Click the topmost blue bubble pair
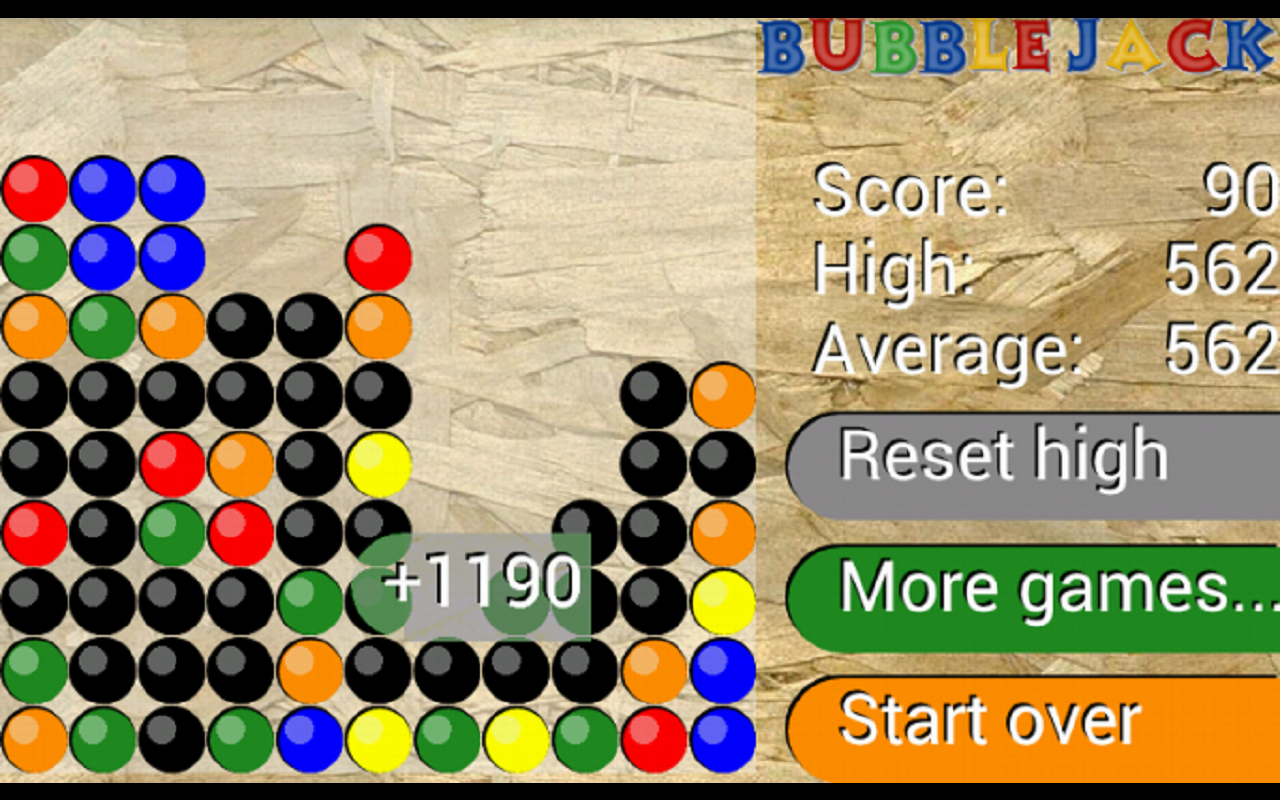1280x800 pixels. (105, 190)
